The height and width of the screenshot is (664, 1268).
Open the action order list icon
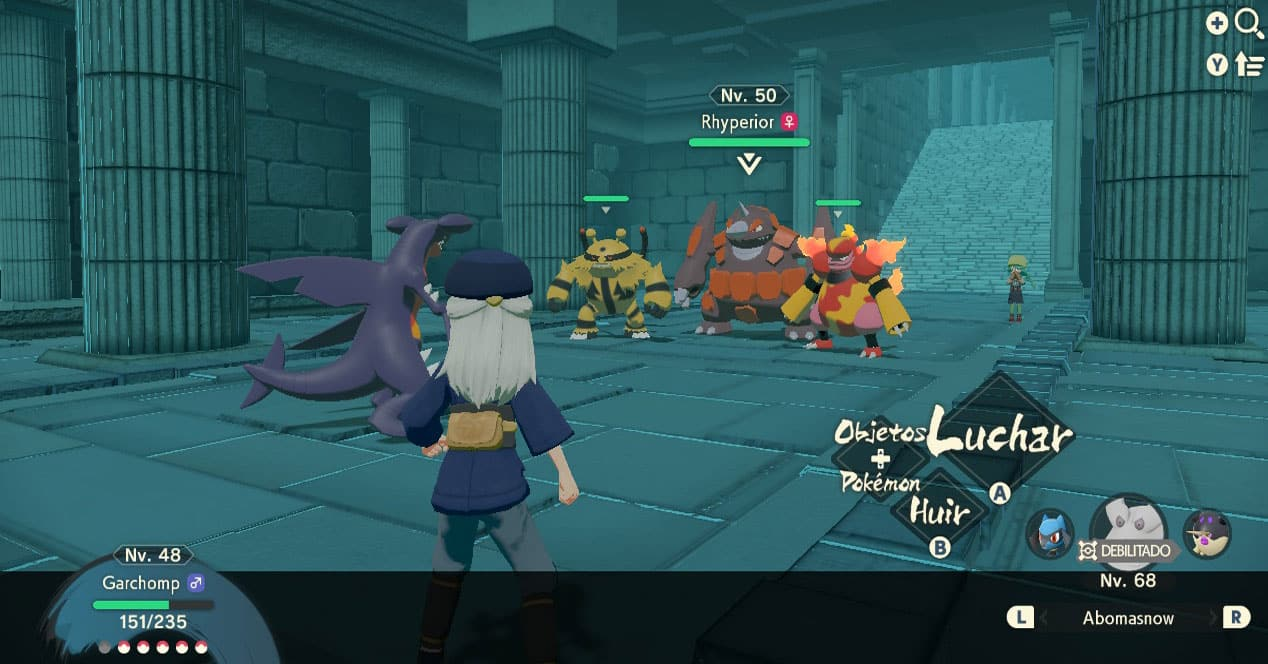point(1249,65)
